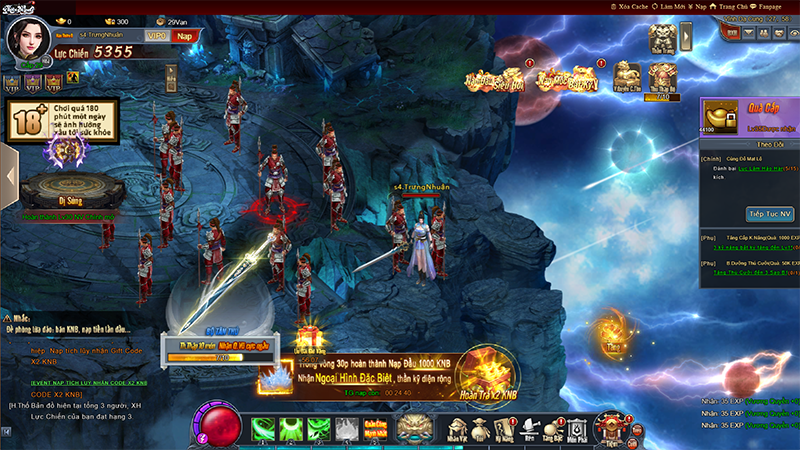Open the Nhân Vật character menu
Image resolution: width=800 pixels, height=450 pixels.
click(x=458, y=428)
